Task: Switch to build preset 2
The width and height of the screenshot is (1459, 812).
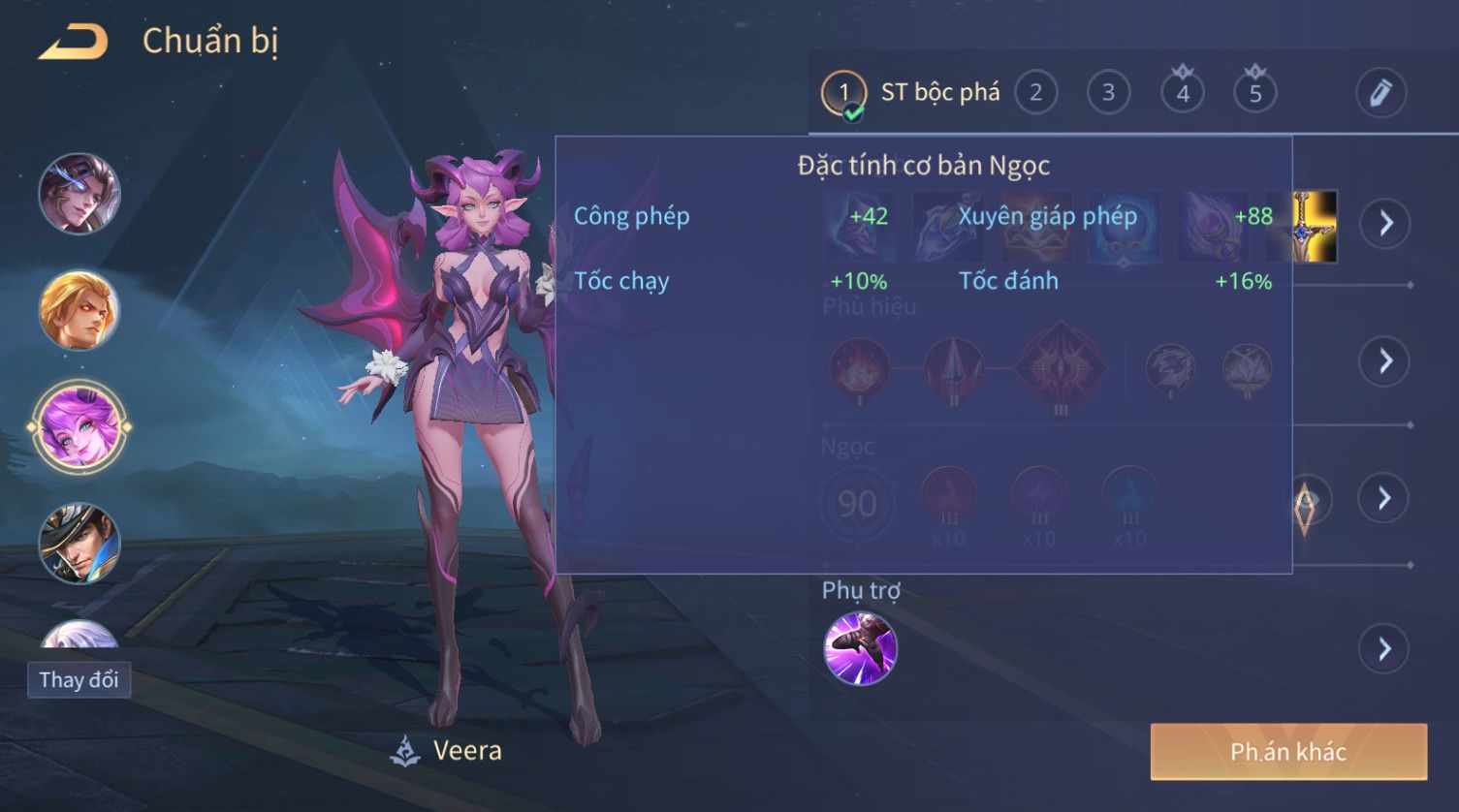Action: click(1035, 93)
